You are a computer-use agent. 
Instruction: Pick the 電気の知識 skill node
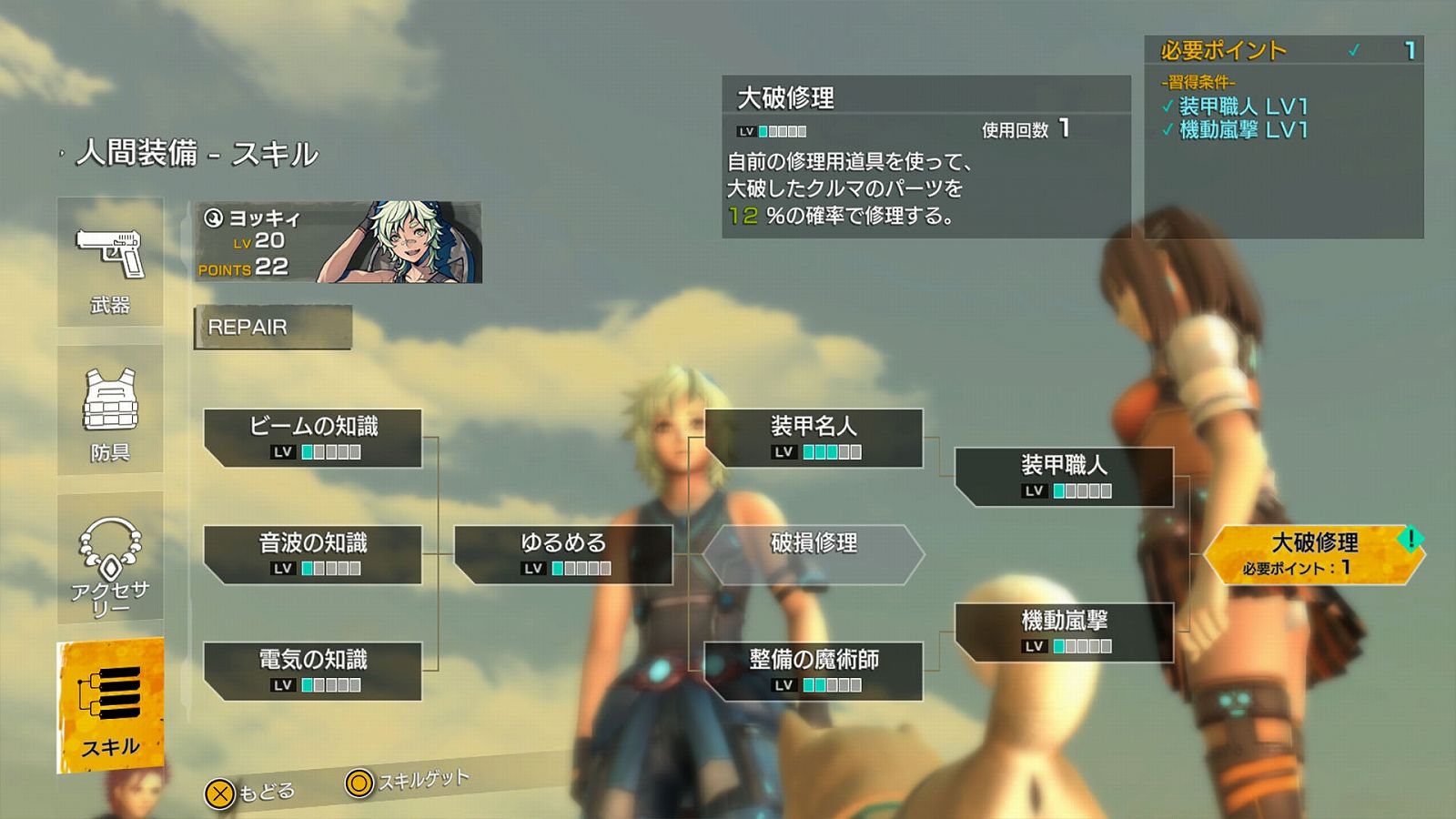pos(313,671)
